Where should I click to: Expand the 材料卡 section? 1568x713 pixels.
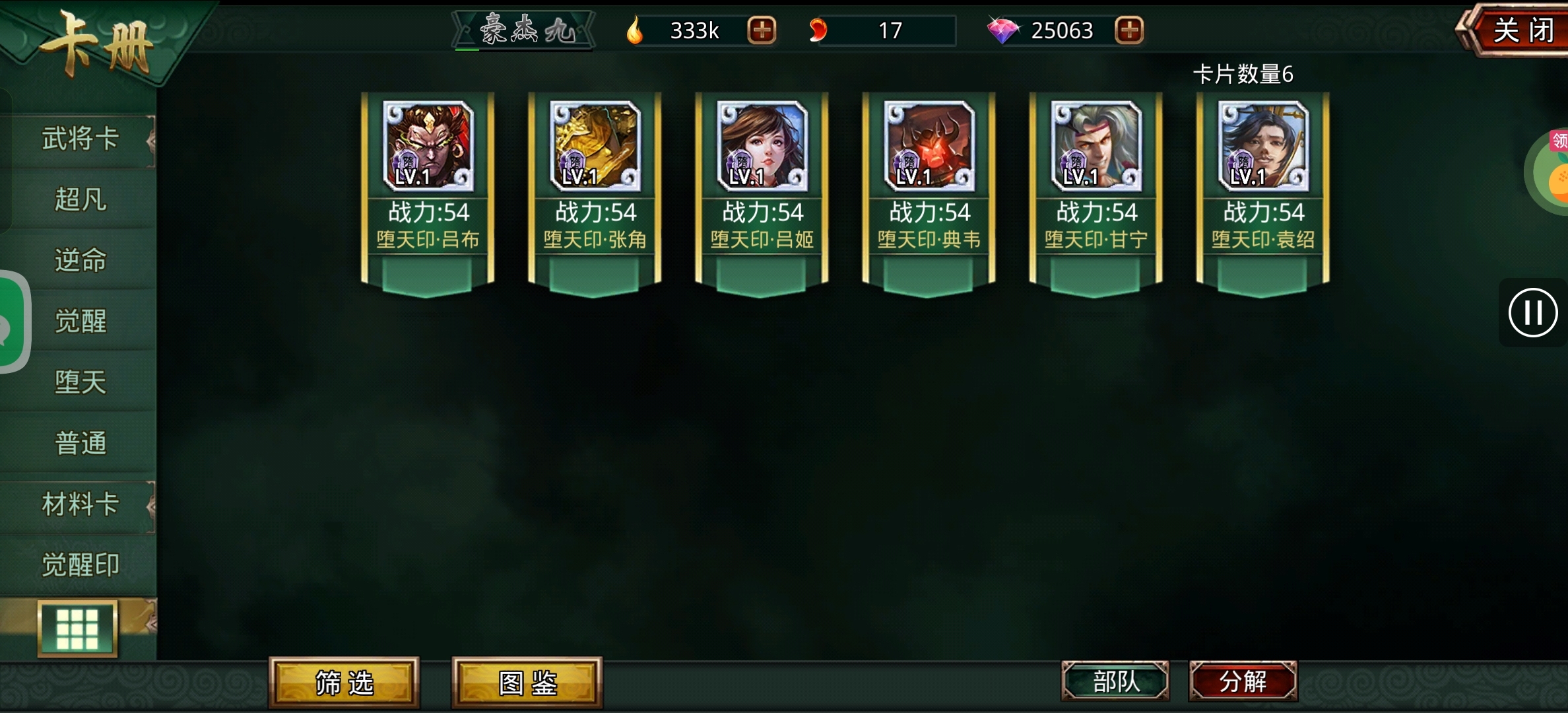[x=79, y=504]
